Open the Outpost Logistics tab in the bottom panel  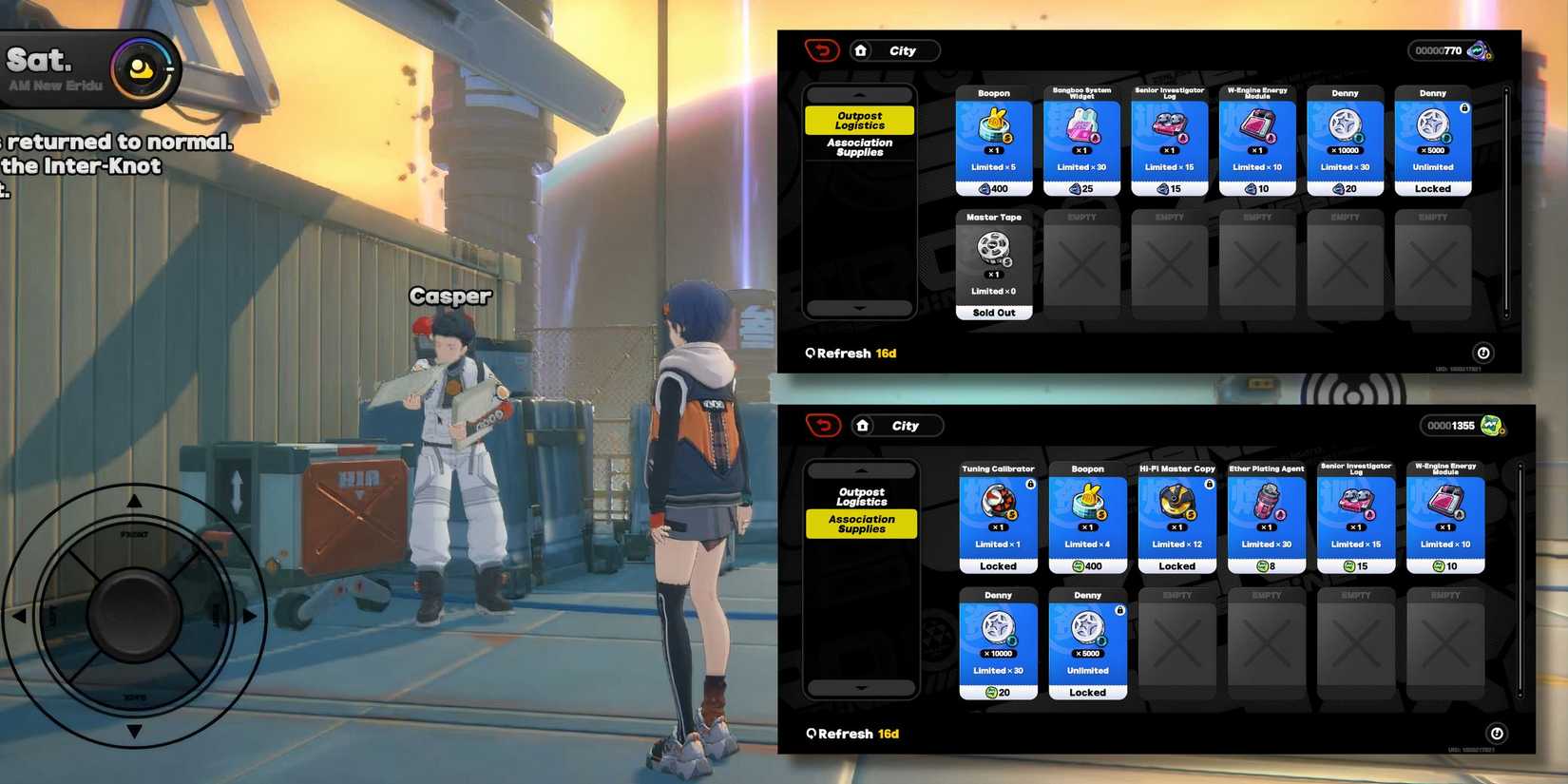861,495
